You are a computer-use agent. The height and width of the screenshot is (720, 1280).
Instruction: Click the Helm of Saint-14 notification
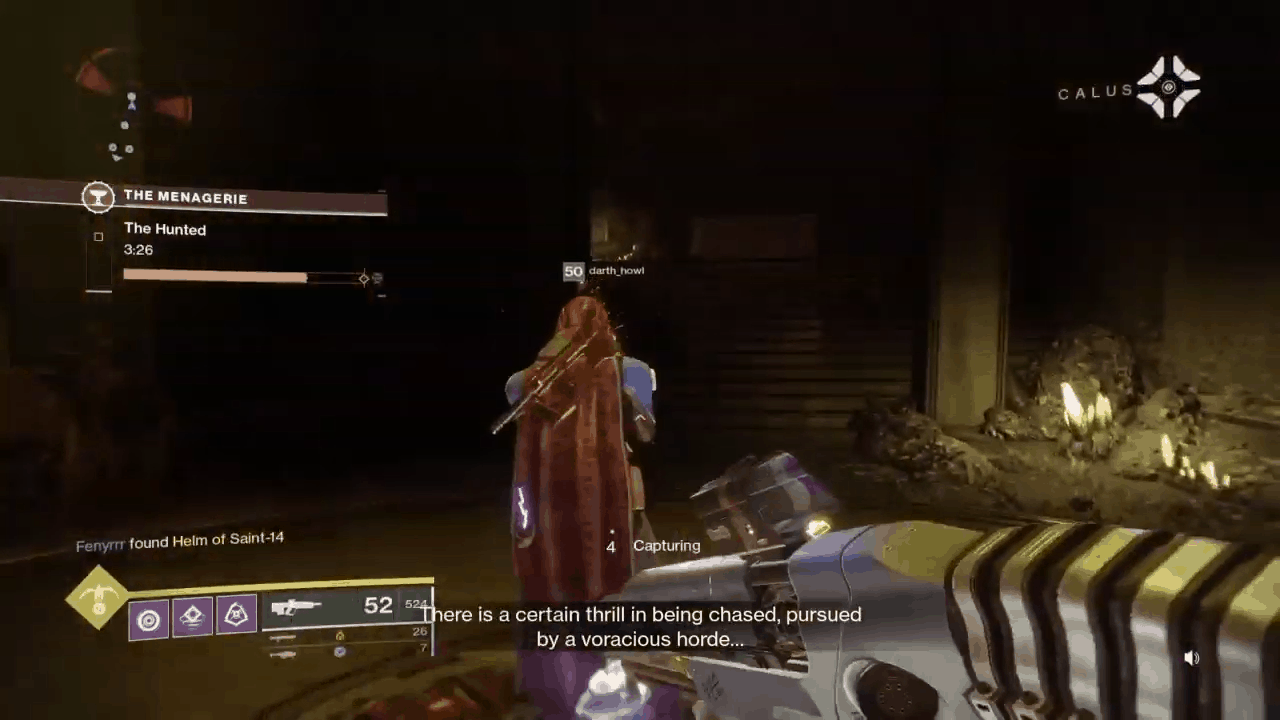180,540
